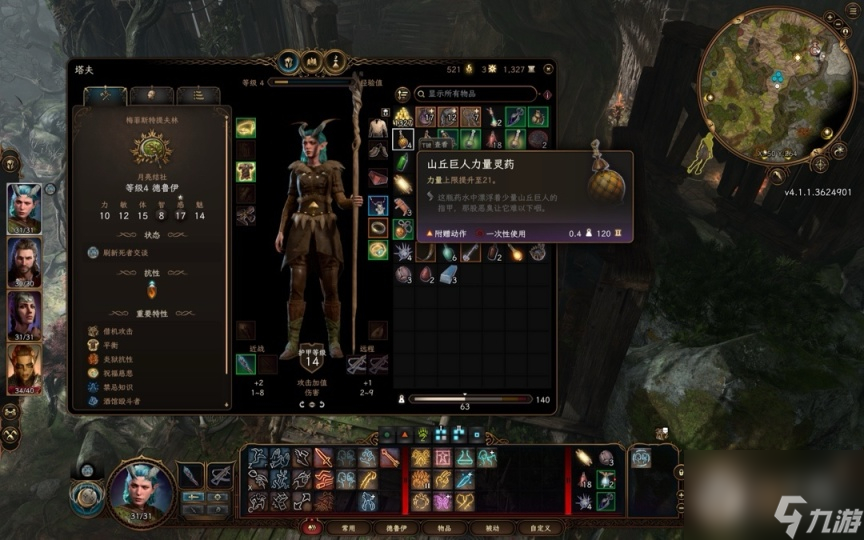
Task: Open the 常用 hotbar tab
Action: pos(350,527)
